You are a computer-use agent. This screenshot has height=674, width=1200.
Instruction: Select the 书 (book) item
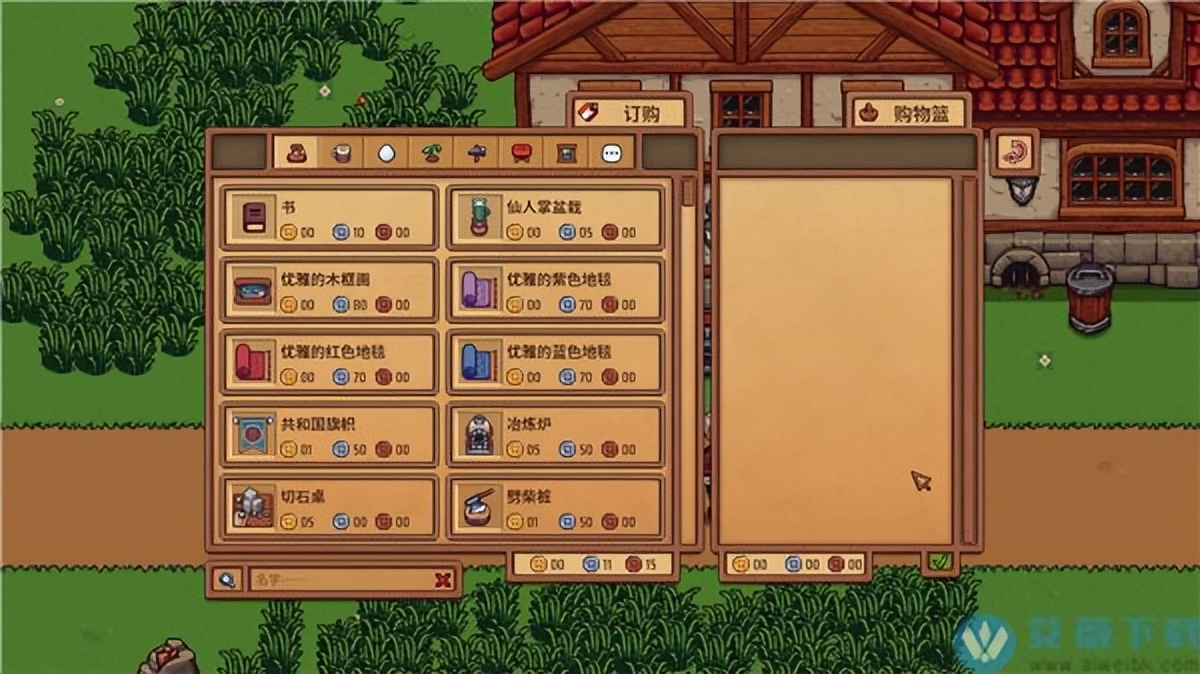click(x=329, y=217)
